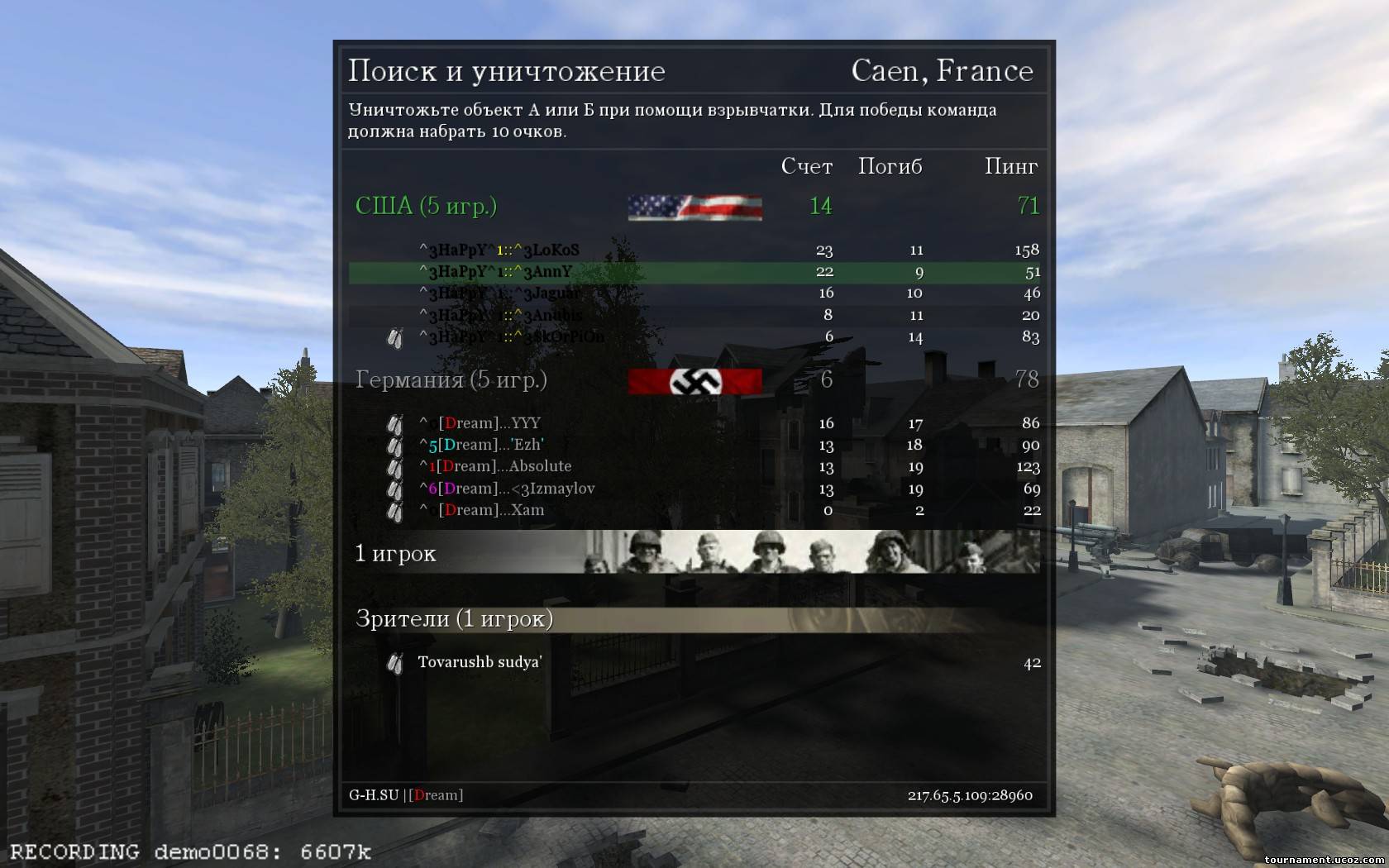Click the США team header

(426, 206)
